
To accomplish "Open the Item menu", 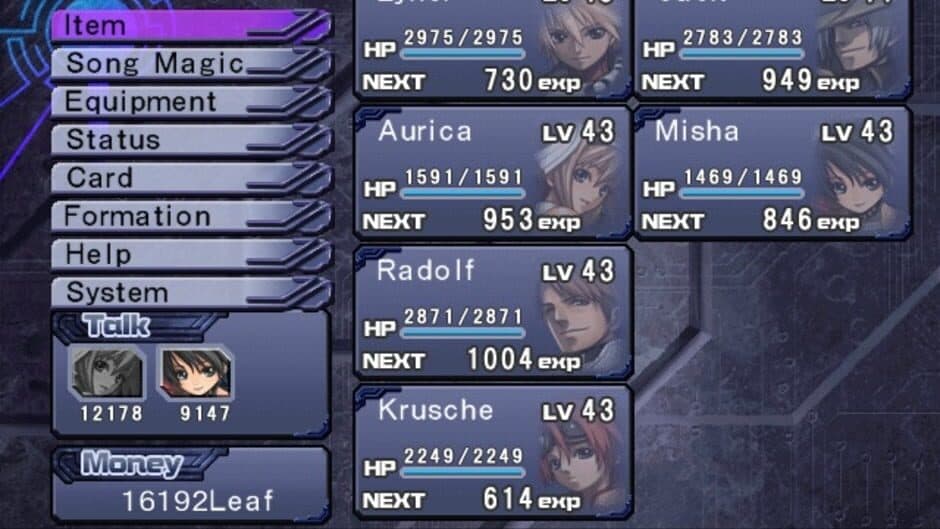I will [190, 26].
